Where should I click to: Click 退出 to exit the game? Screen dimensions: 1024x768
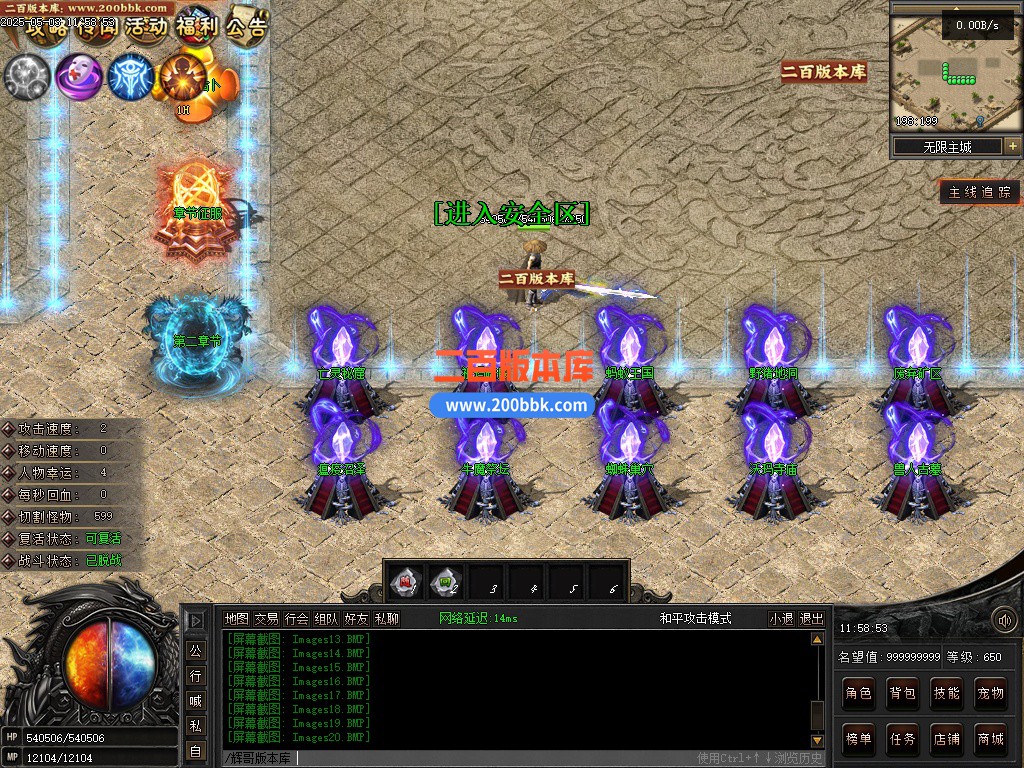[x=811, y=619]
